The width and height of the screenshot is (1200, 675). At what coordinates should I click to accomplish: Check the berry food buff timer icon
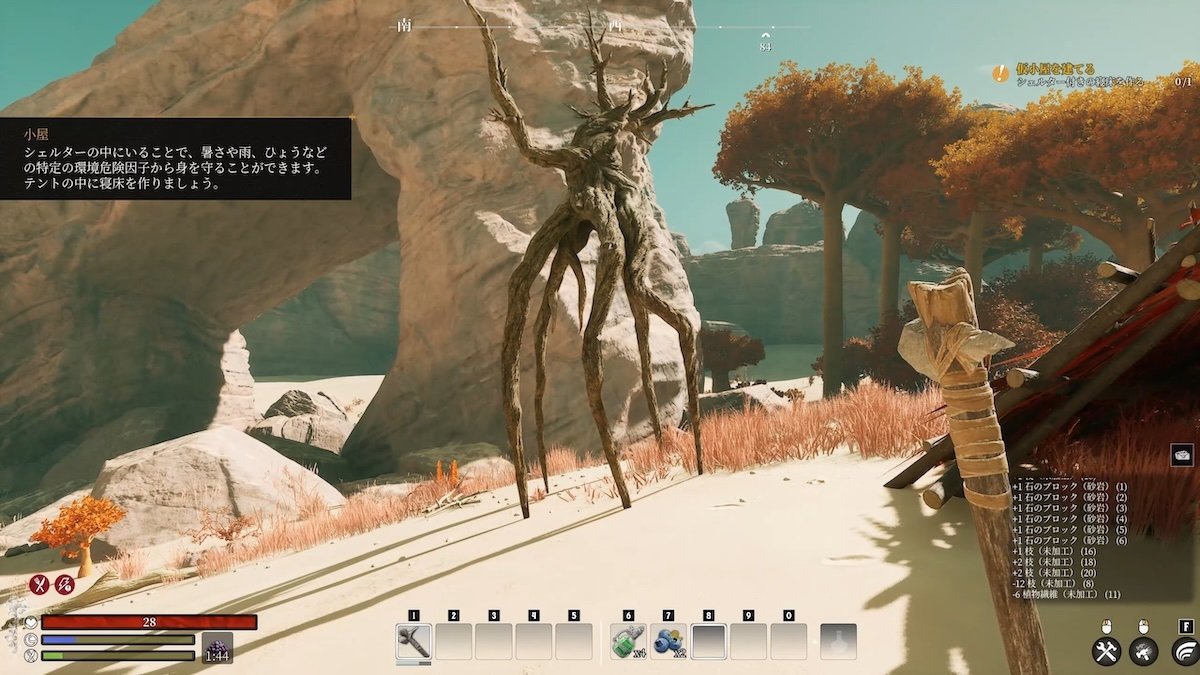pyautogui.click(x=217, y=648)
